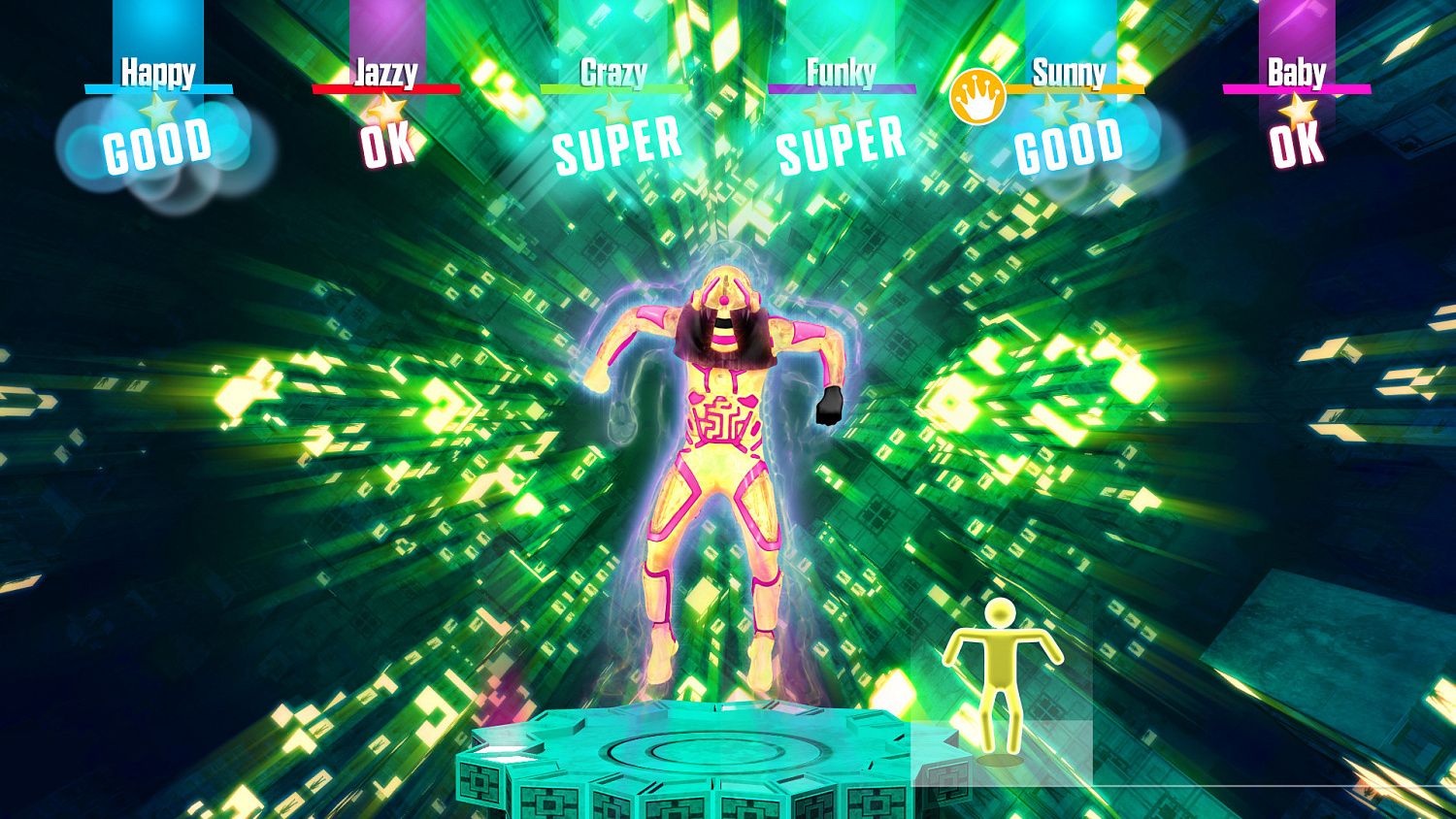Select the Happy player tab
This screenshot has width=1456, height=819.
(x=158, y=70)
